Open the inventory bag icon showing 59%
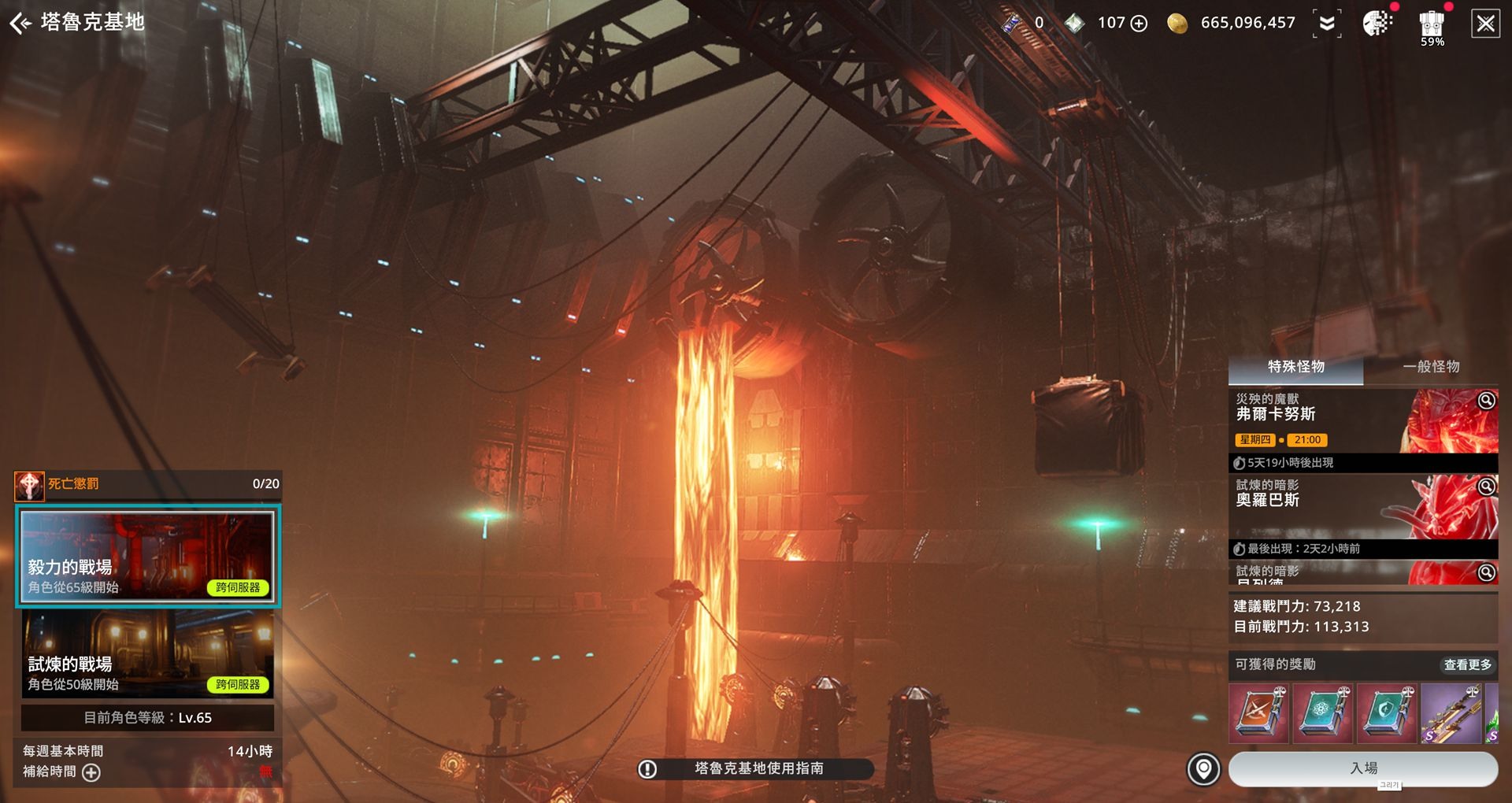 [1432, 26]
